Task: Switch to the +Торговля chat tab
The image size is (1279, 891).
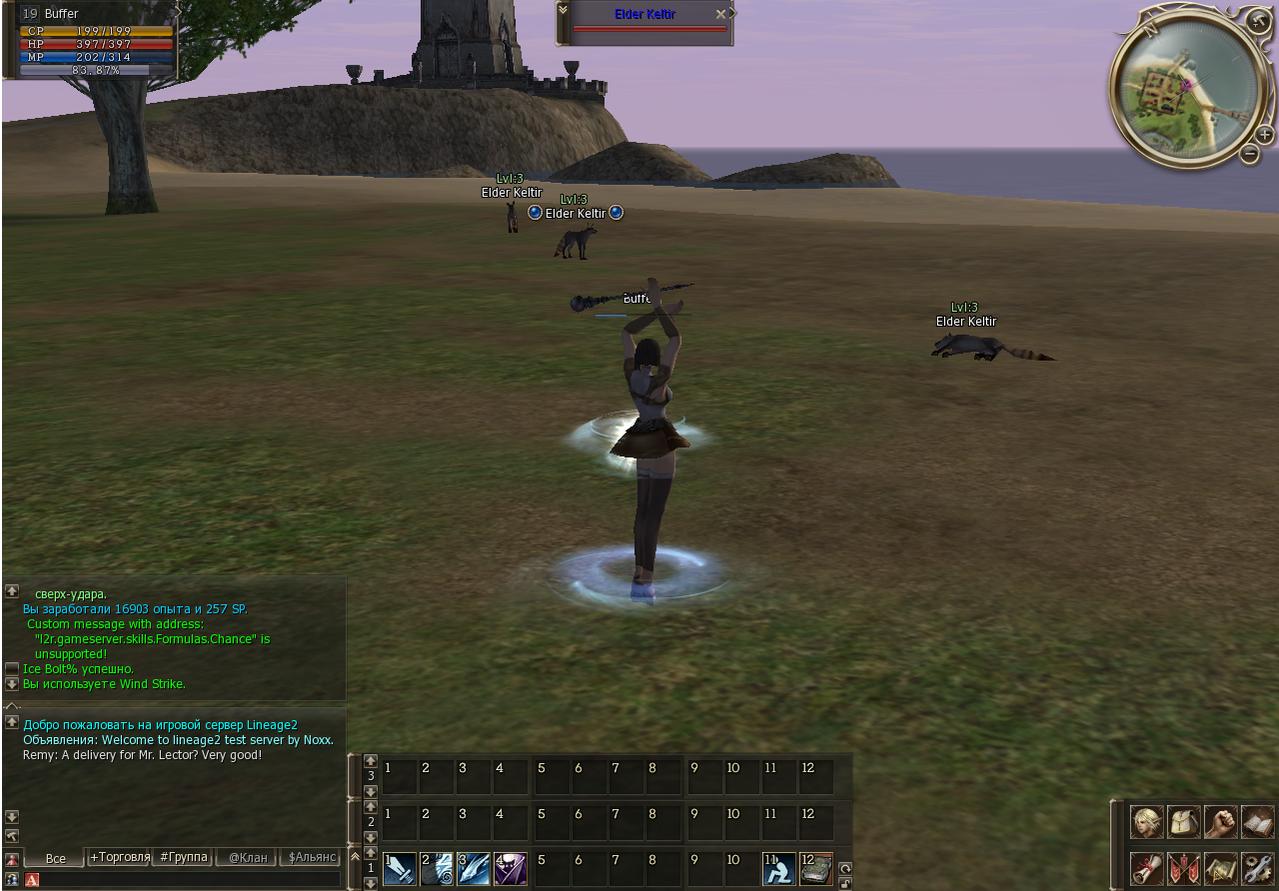Action: (119, 857)
